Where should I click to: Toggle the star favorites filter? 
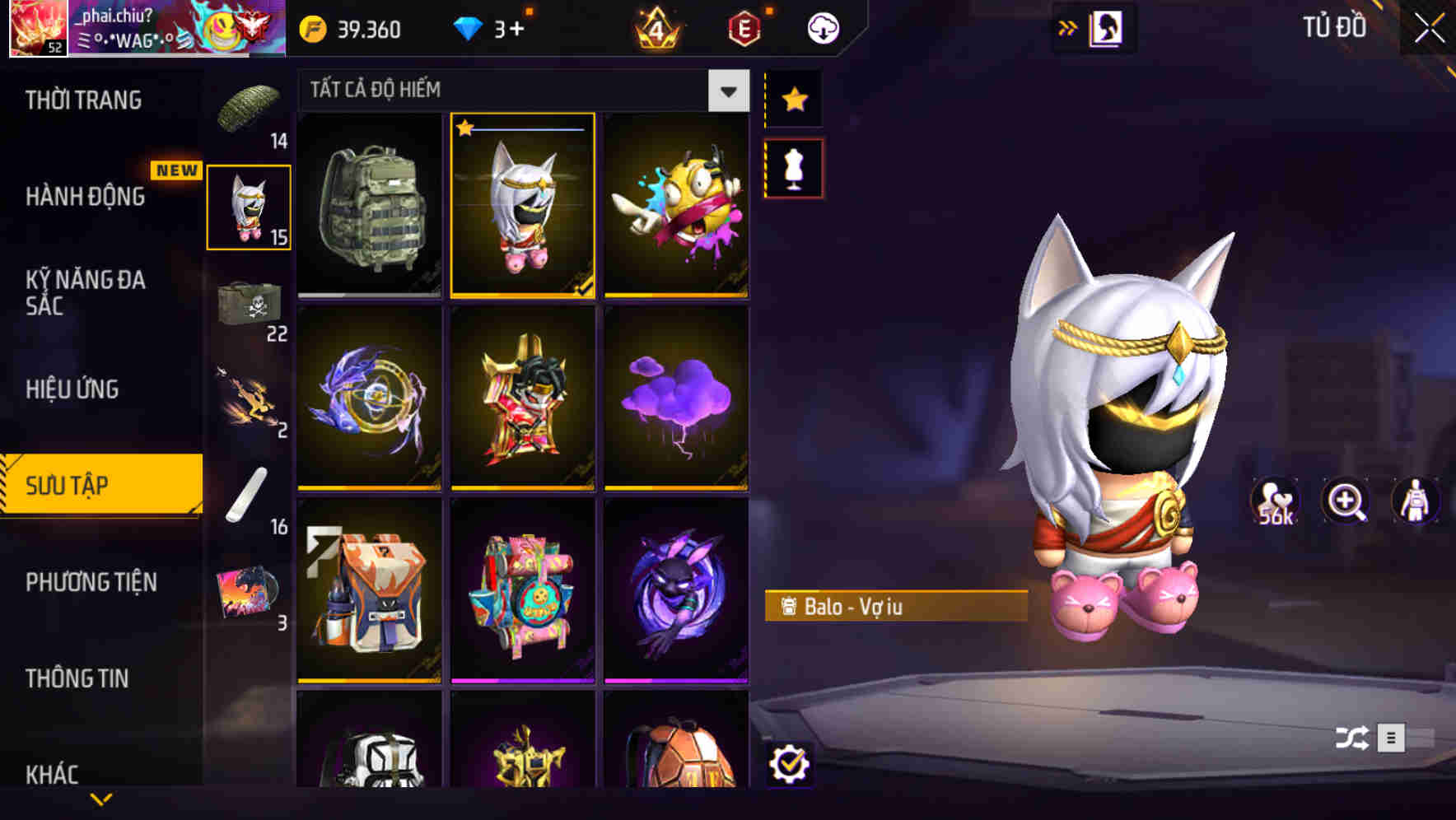793,99
